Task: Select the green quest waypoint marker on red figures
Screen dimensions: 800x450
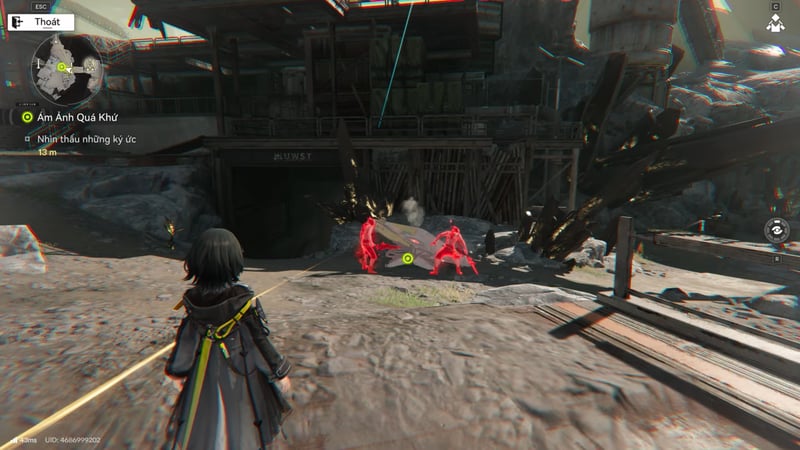Action: click(x=408, y=259)
